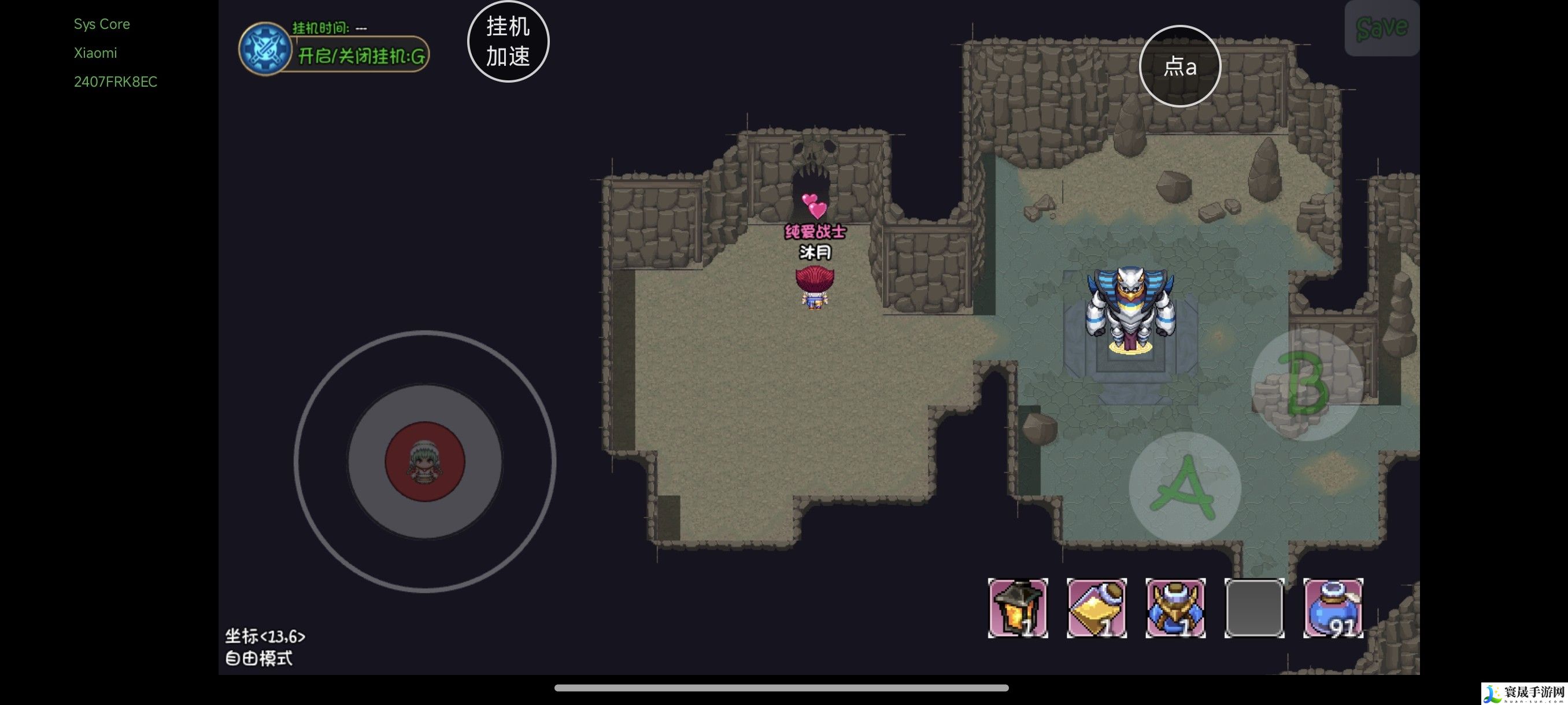This screenshot has height=705, width=1568.
Task: Select the blue armor item slot
Action: (x=1175, y=608)
